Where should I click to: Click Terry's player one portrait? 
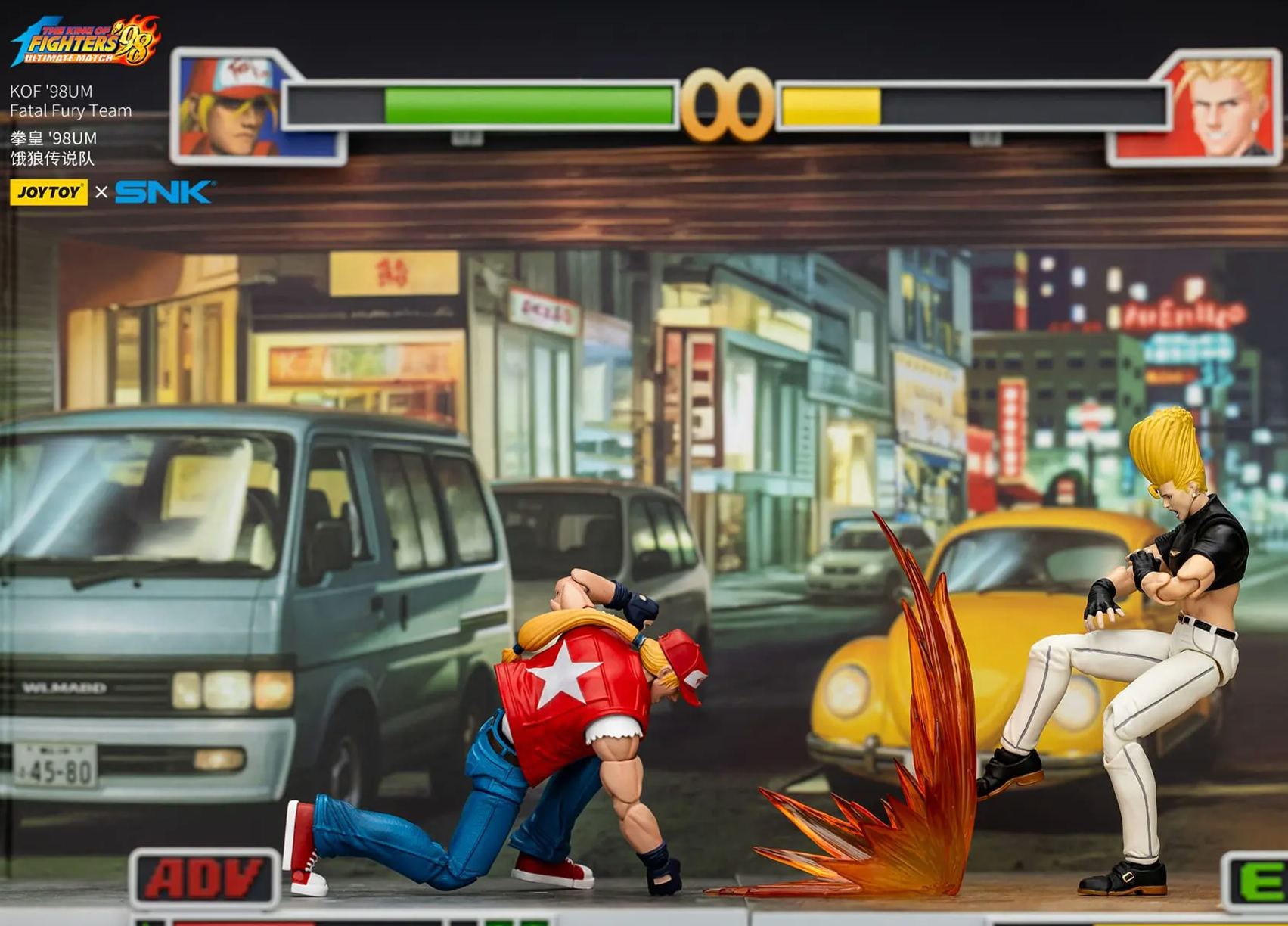click(x=236, y=107)
